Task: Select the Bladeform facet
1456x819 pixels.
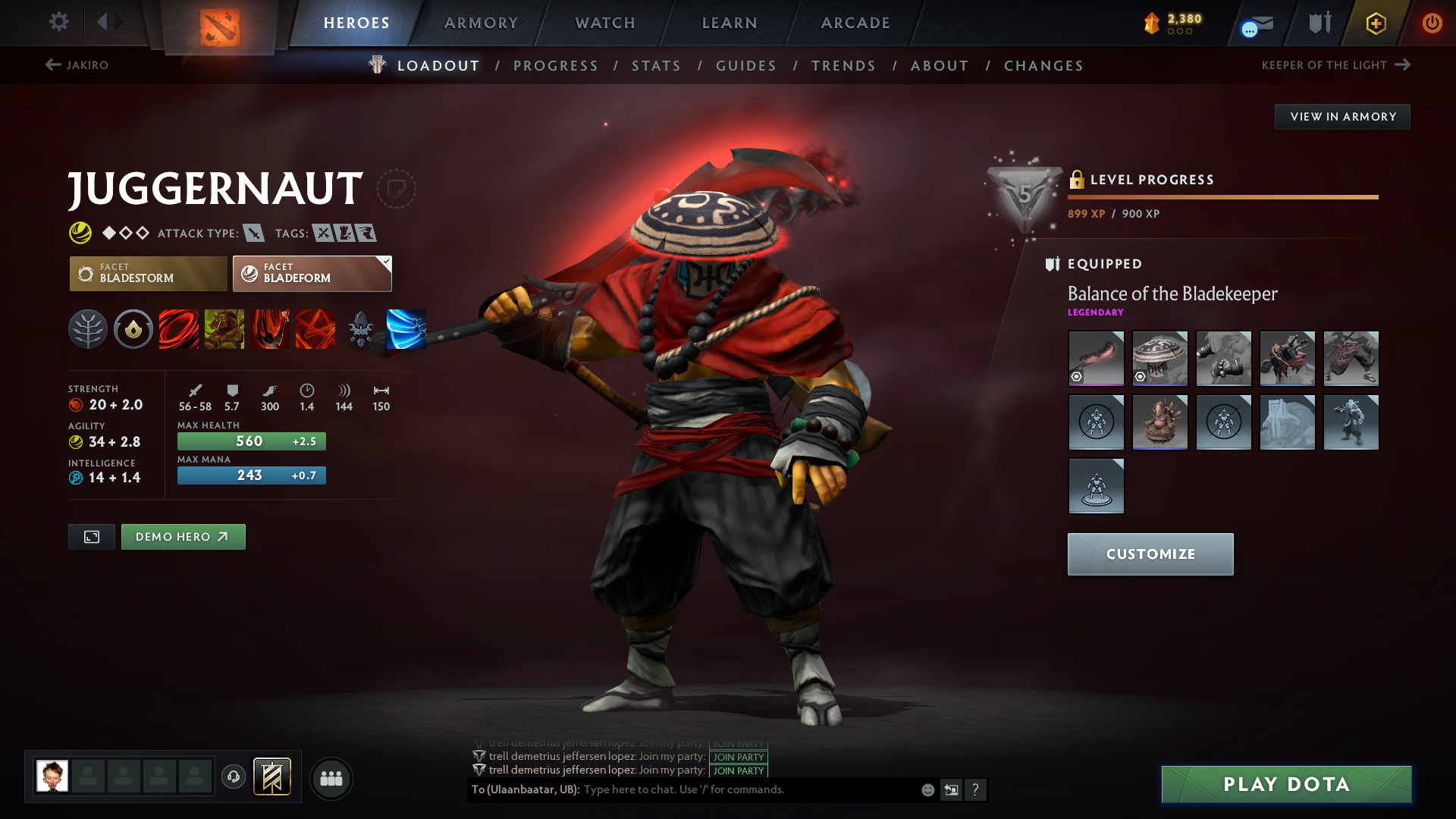Action: click(312, 273)
